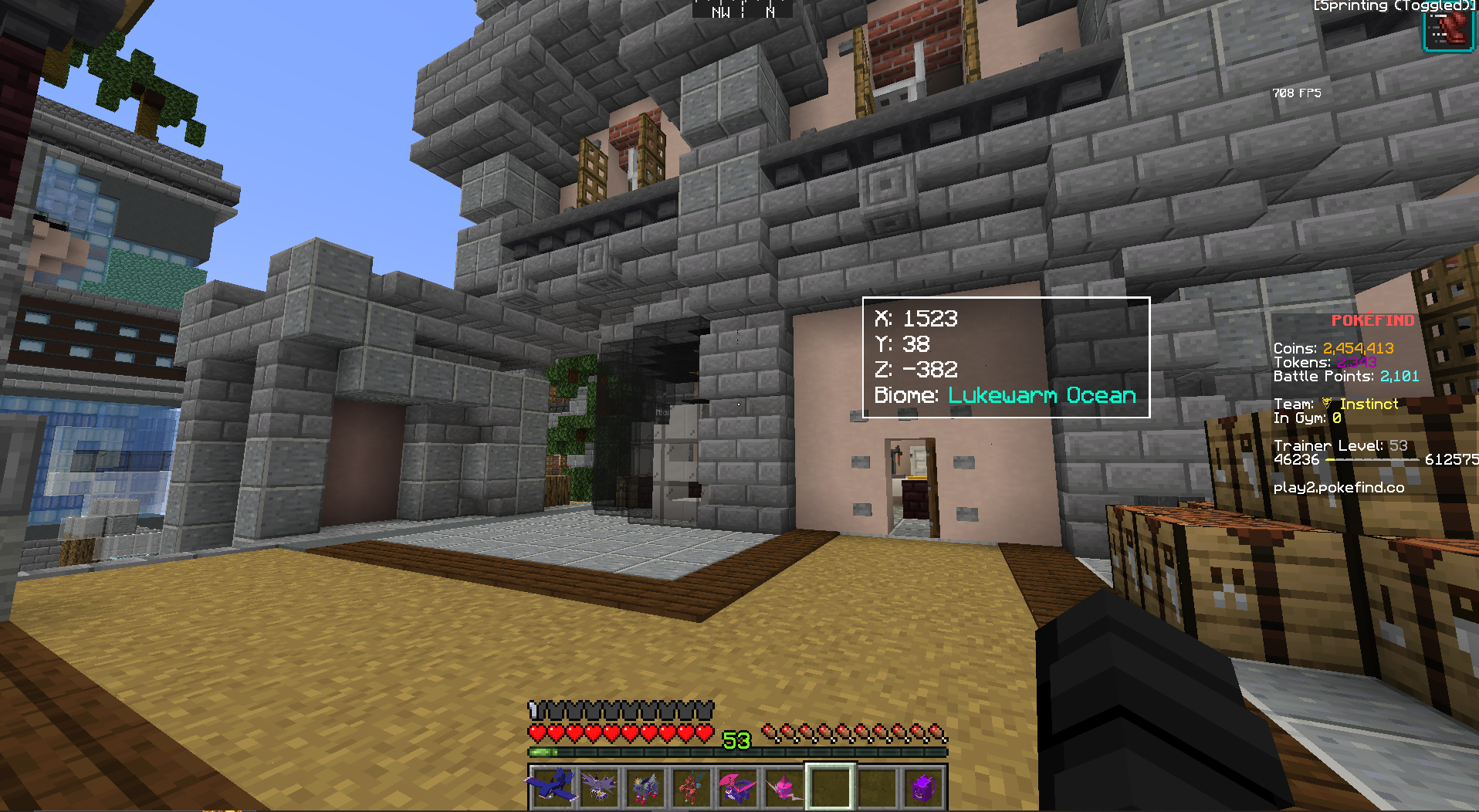The height and width of the screenshot is (812, 1479).
Task: Choose the gray wolf creature with red paws
Action: pyautogui.click(x=645, y=787)
